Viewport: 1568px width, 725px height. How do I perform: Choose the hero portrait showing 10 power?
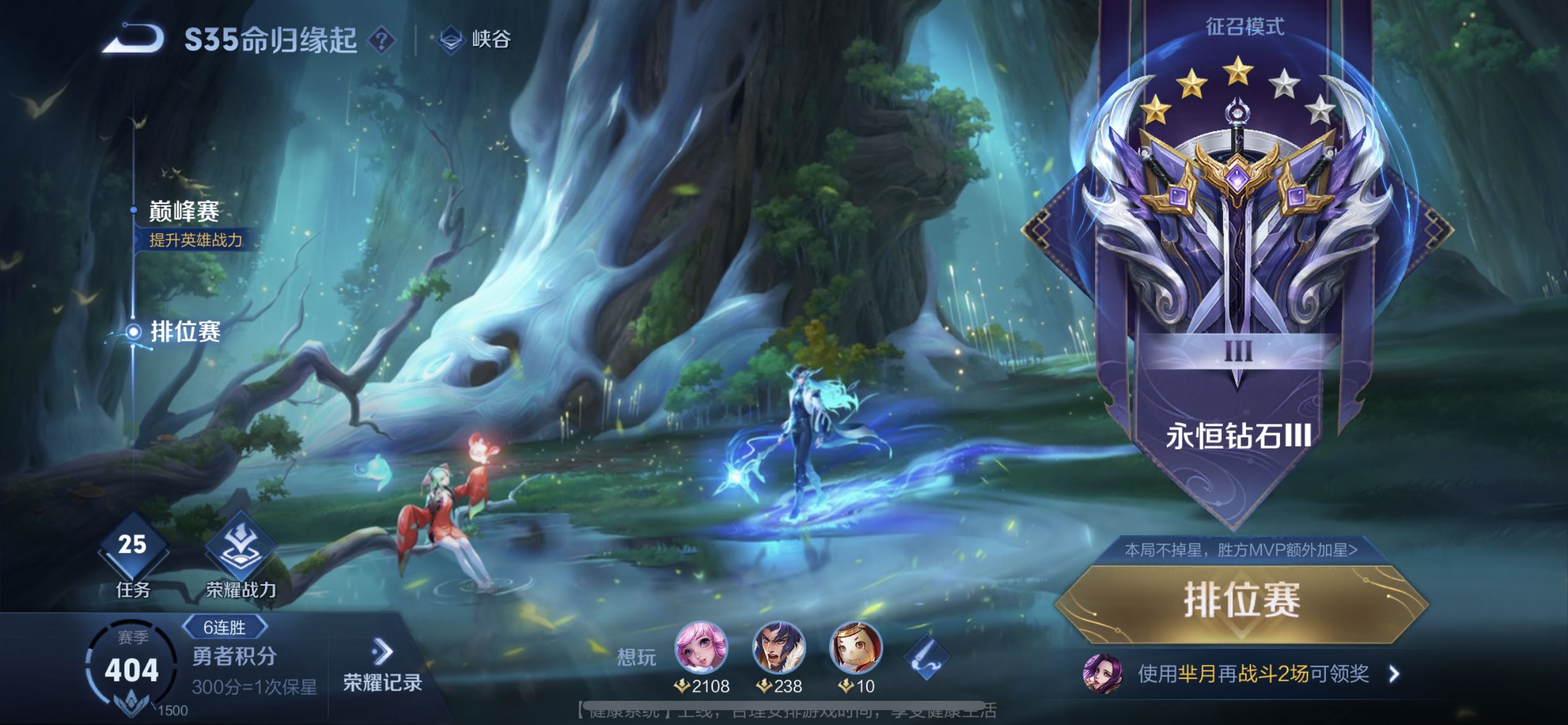click(856, 648)
